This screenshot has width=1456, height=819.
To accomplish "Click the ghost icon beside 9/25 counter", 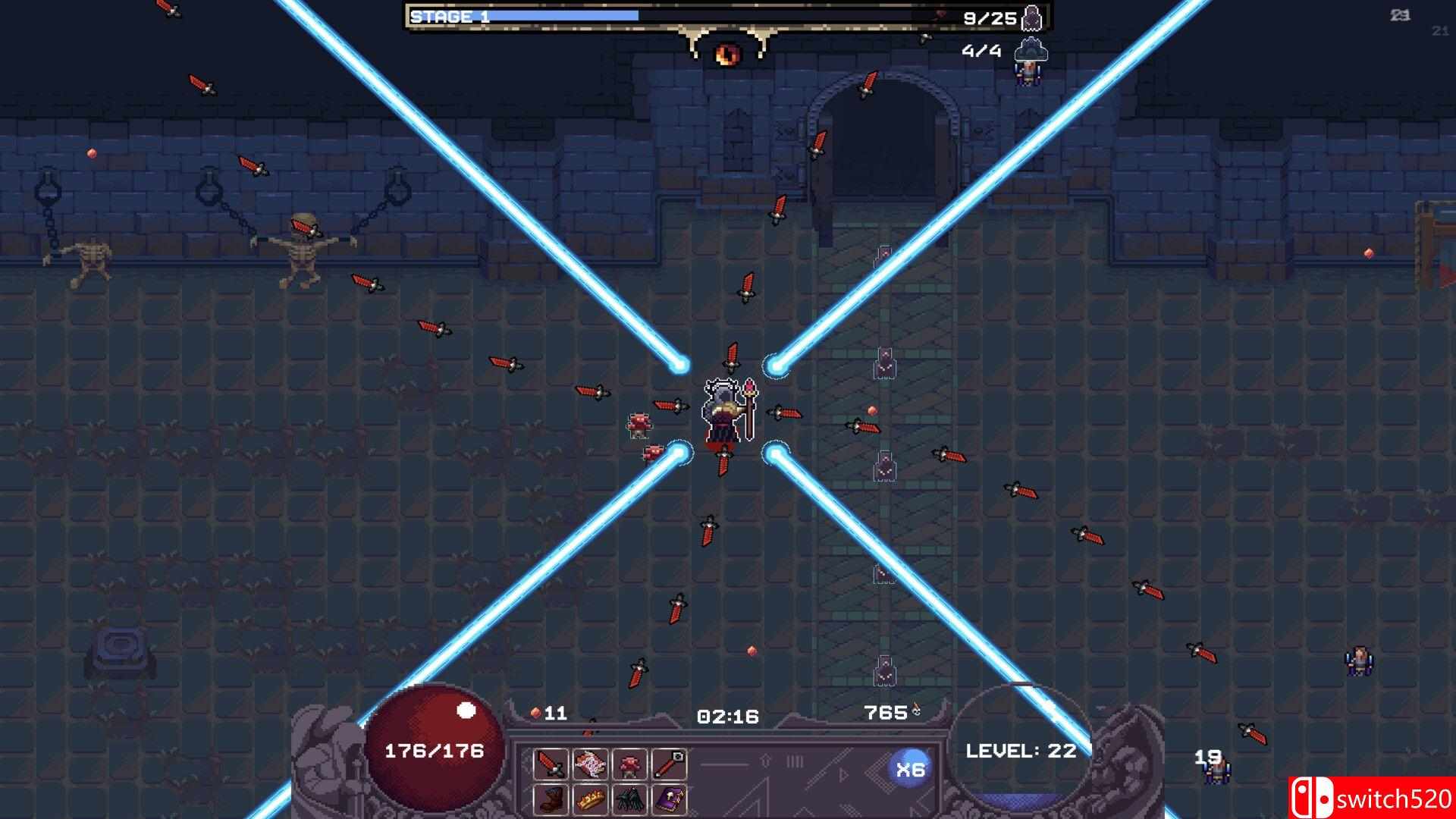I will coord(1031,17).
